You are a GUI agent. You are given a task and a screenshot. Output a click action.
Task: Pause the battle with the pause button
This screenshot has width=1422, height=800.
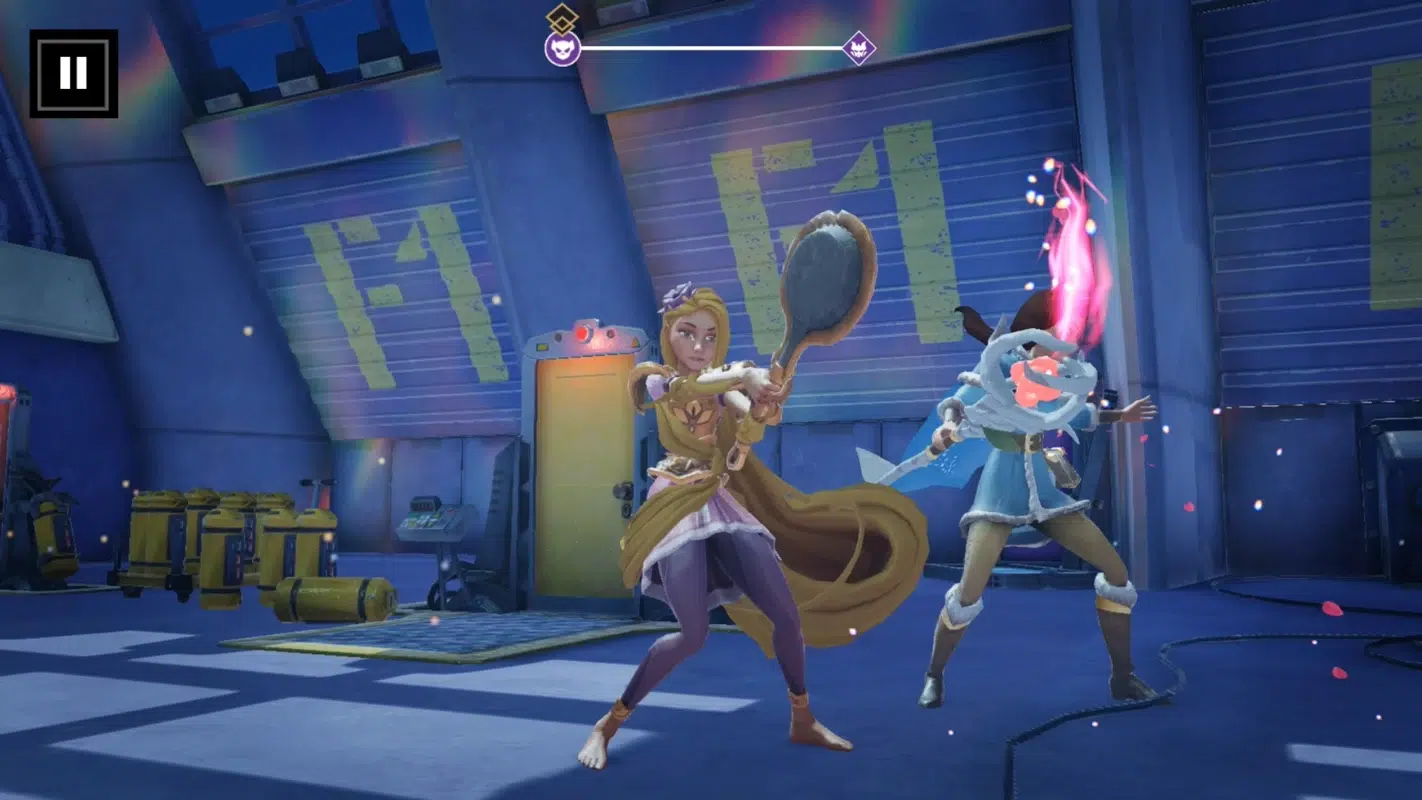coord(73,73)
